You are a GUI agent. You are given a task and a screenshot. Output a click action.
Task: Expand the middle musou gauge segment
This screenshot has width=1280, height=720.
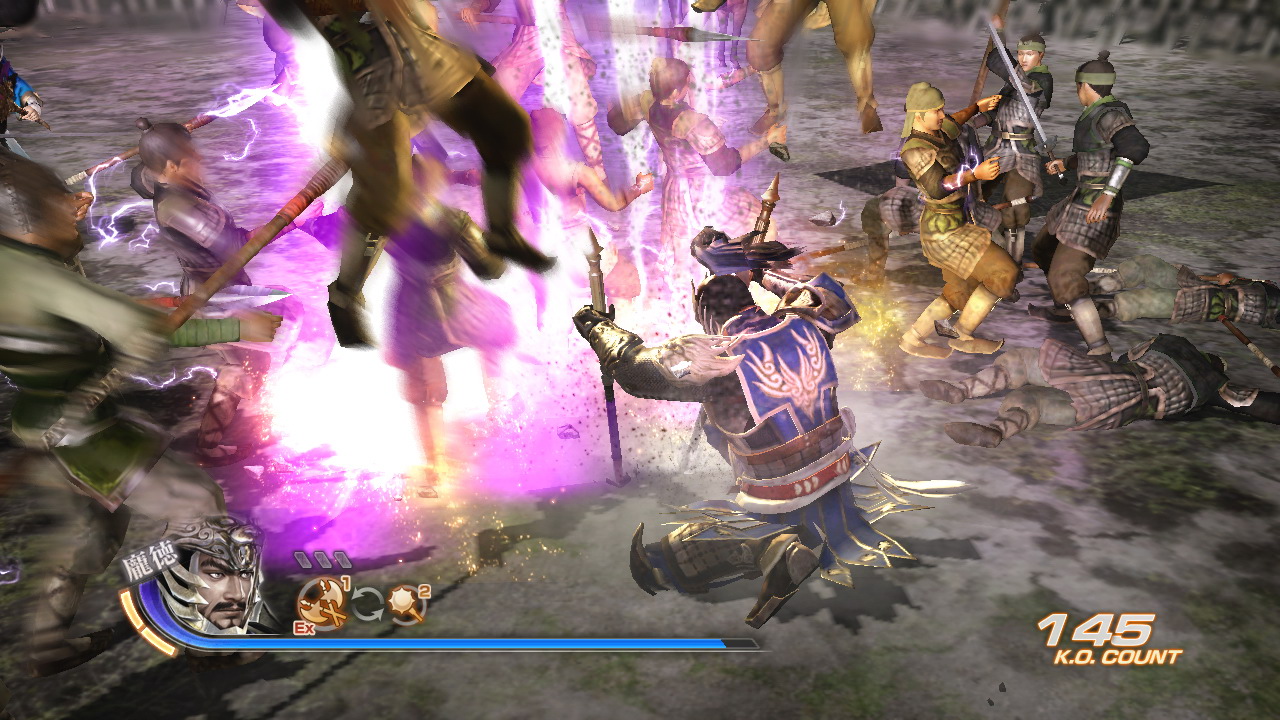[321, 559]
